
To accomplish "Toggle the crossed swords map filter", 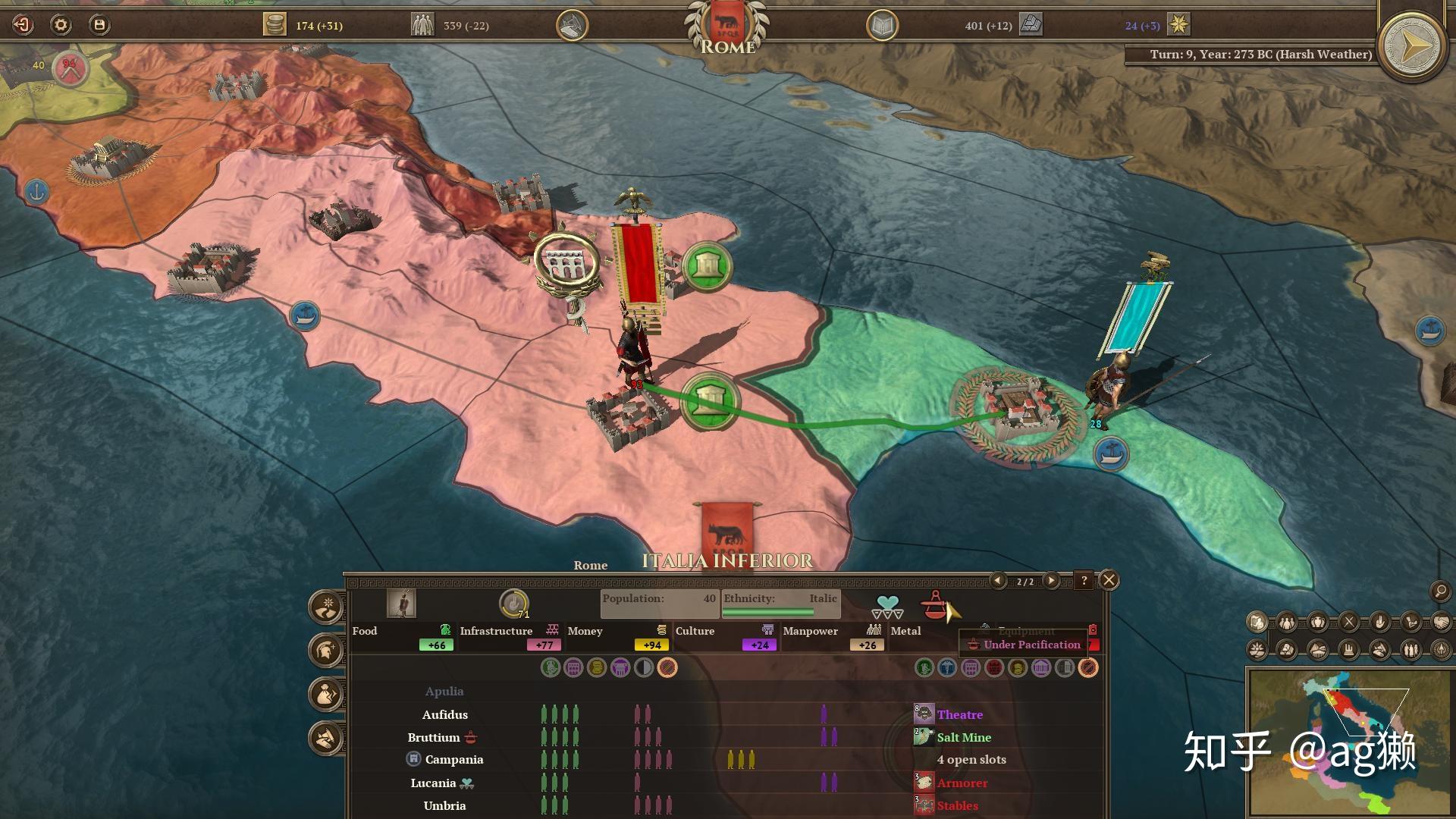I will pos(1349,623).
